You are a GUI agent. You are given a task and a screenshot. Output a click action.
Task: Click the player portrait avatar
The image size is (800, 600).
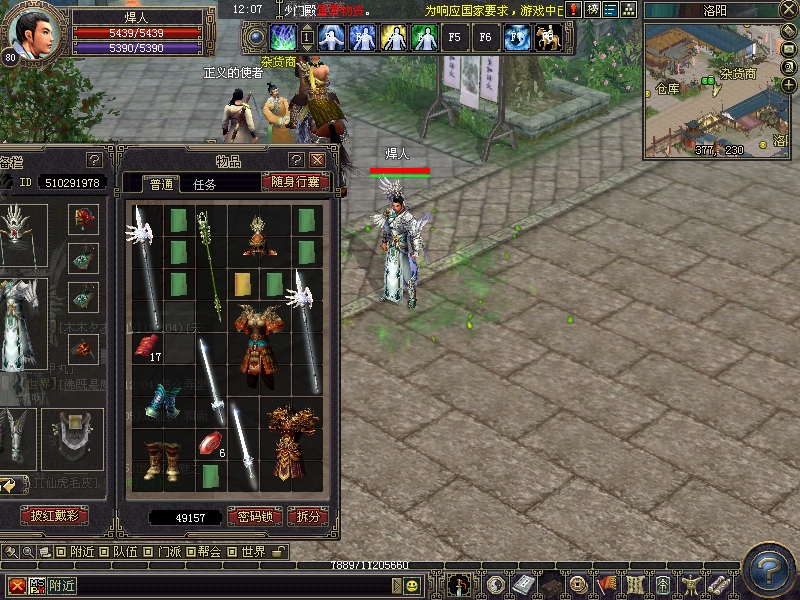30,33
